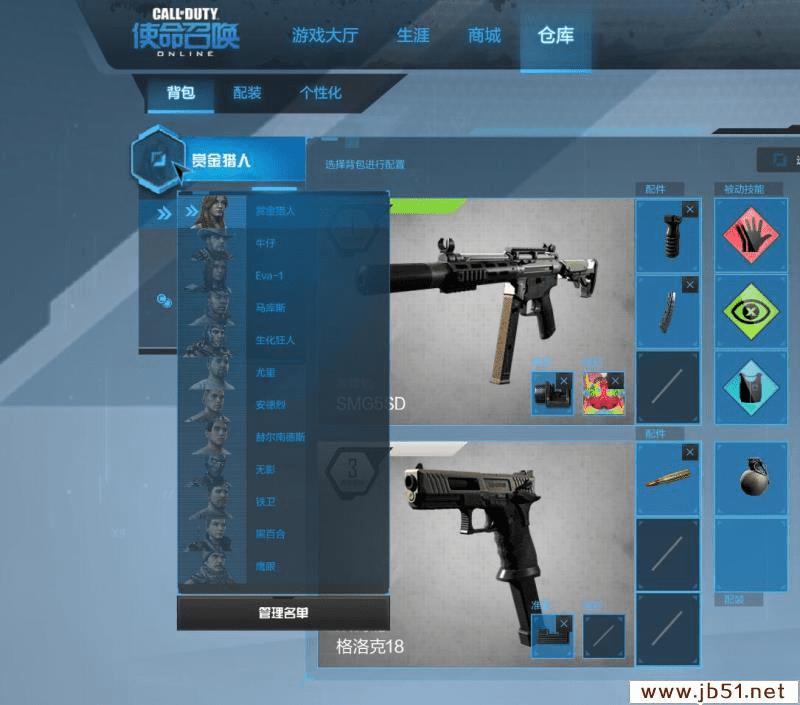This screenshot has width=800, height=705.
Task: Switch to the 配装 loadout sub-tab
Action: (x=247, y=93)
